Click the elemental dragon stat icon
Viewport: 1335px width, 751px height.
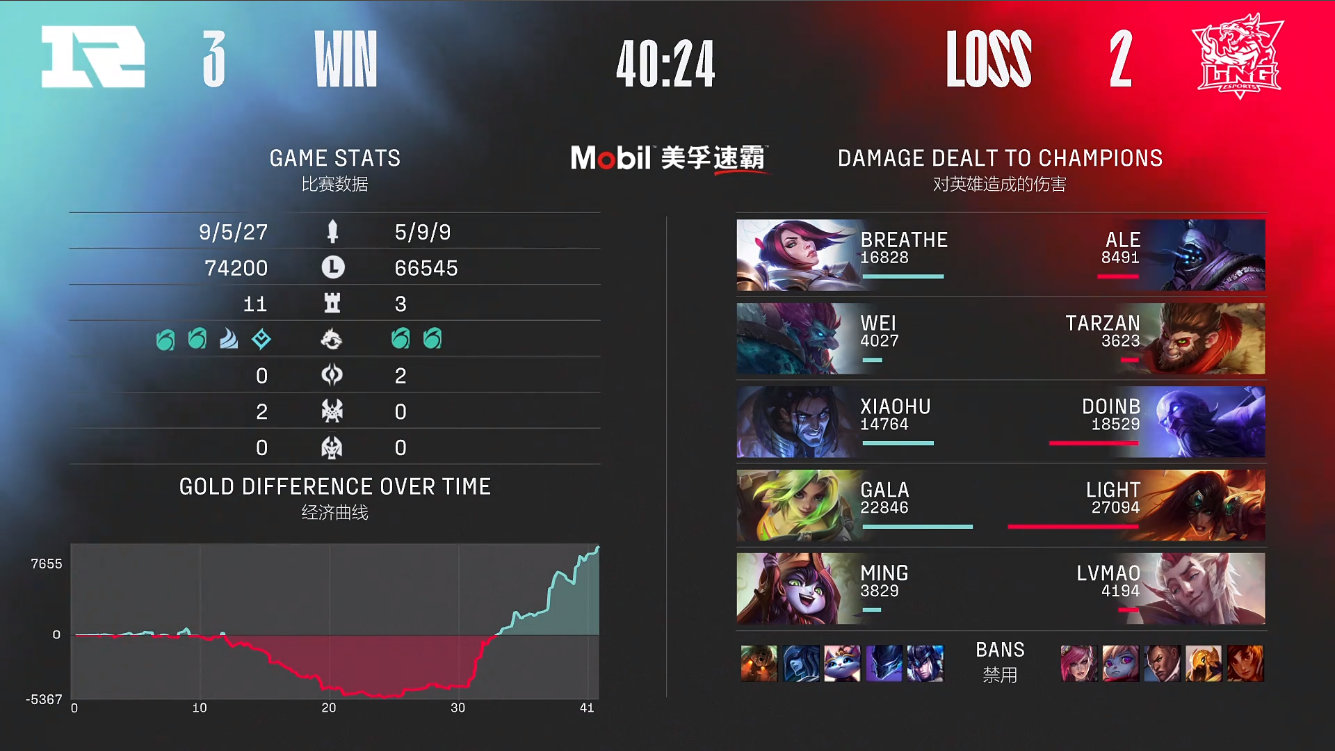[335, 340]
